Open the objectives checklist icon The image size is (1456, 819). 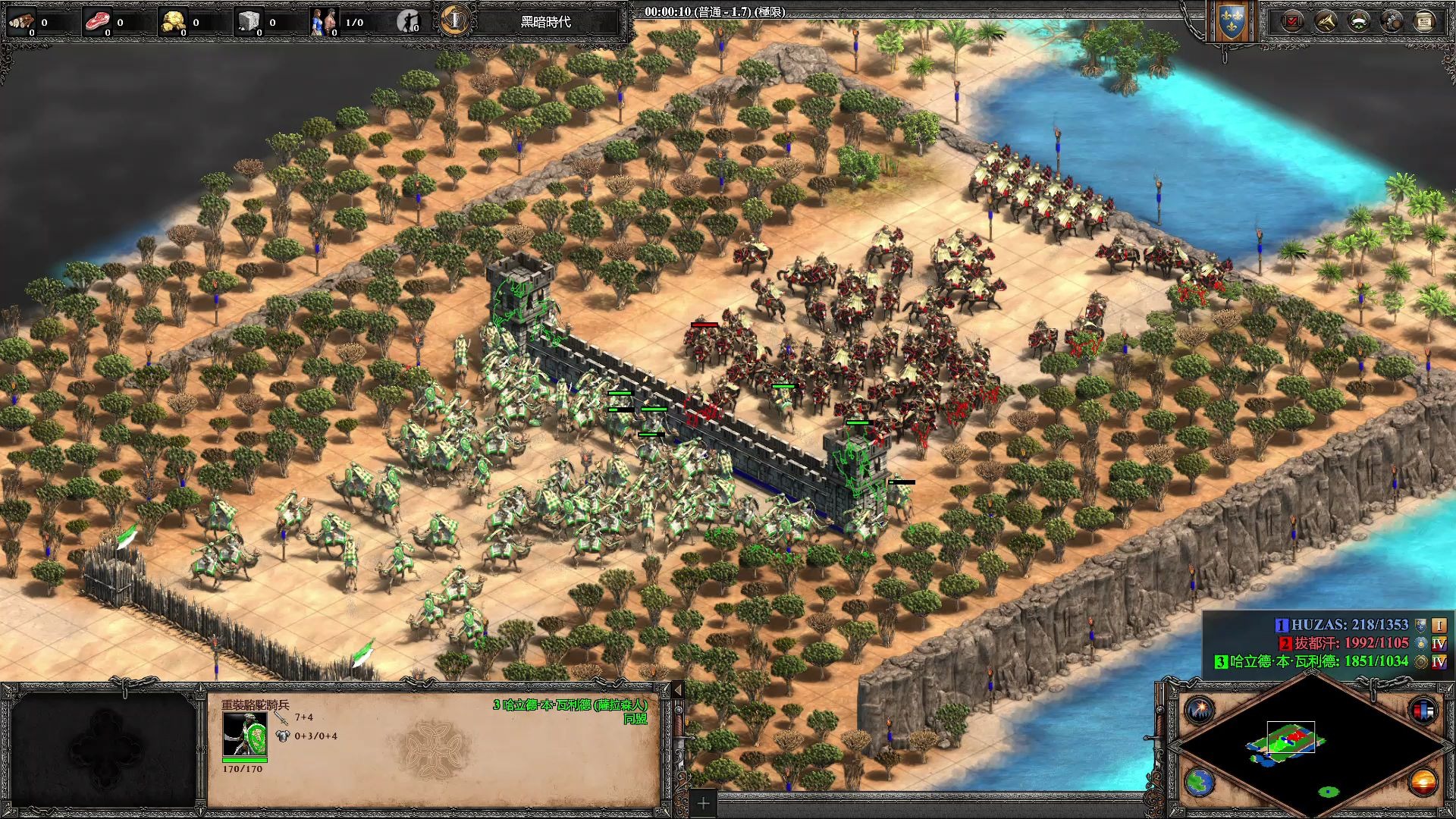pyautogui.click(x=1293, y=21)
